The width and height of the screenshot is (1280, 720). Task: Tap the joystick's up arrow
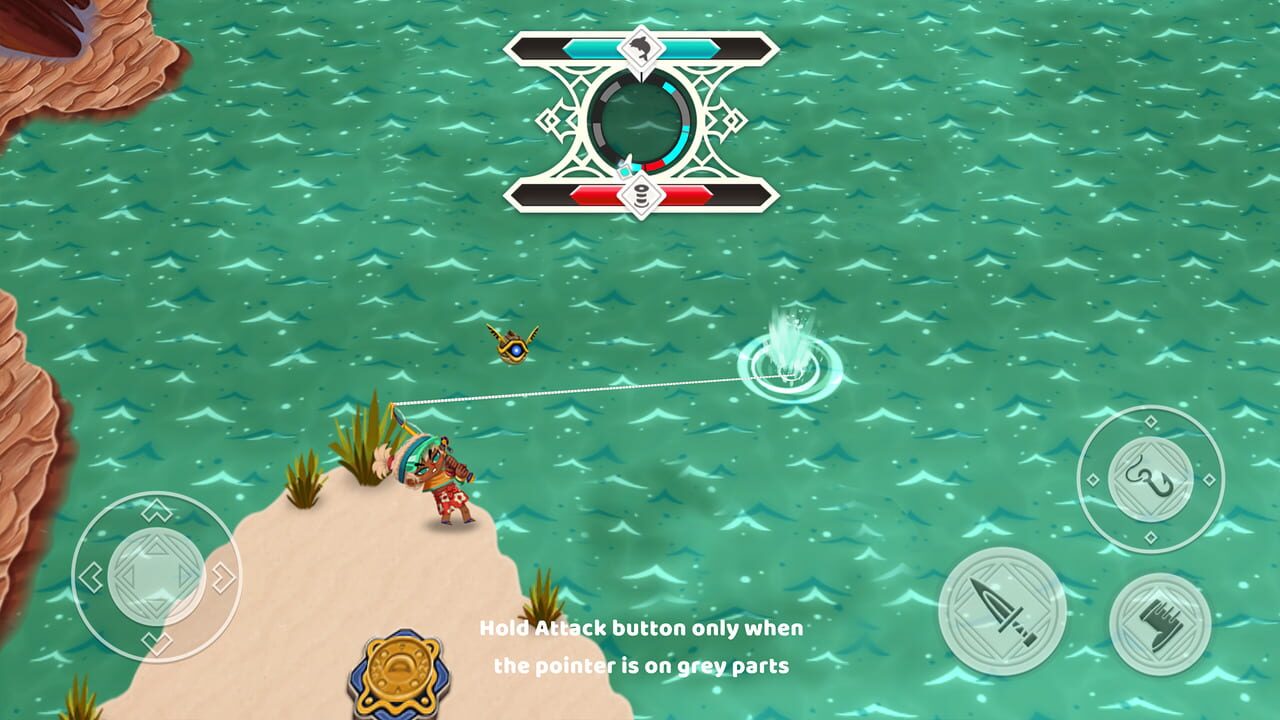[156, 513]
